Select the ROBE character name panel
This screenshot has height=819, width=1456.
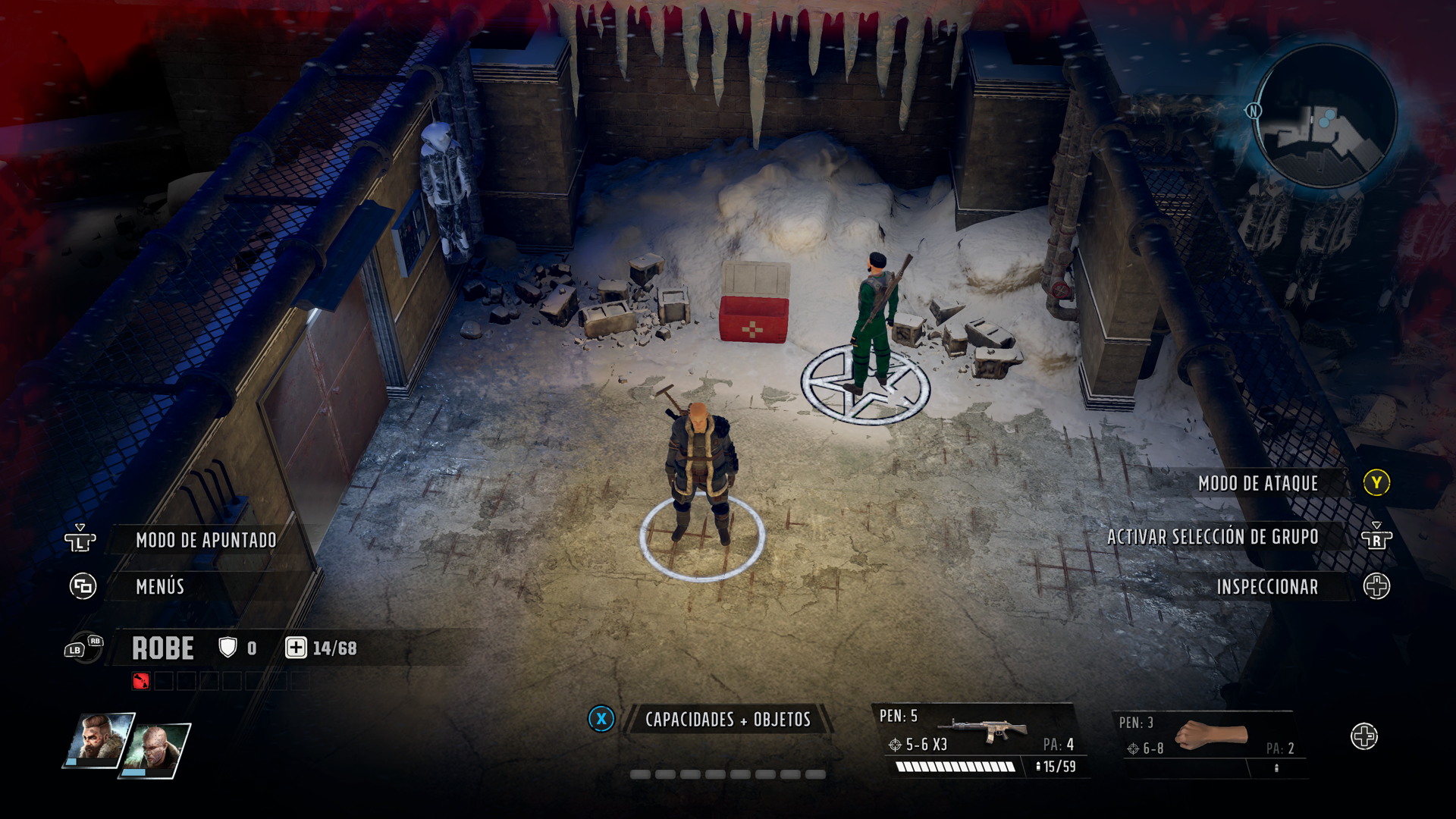point(164,648)
